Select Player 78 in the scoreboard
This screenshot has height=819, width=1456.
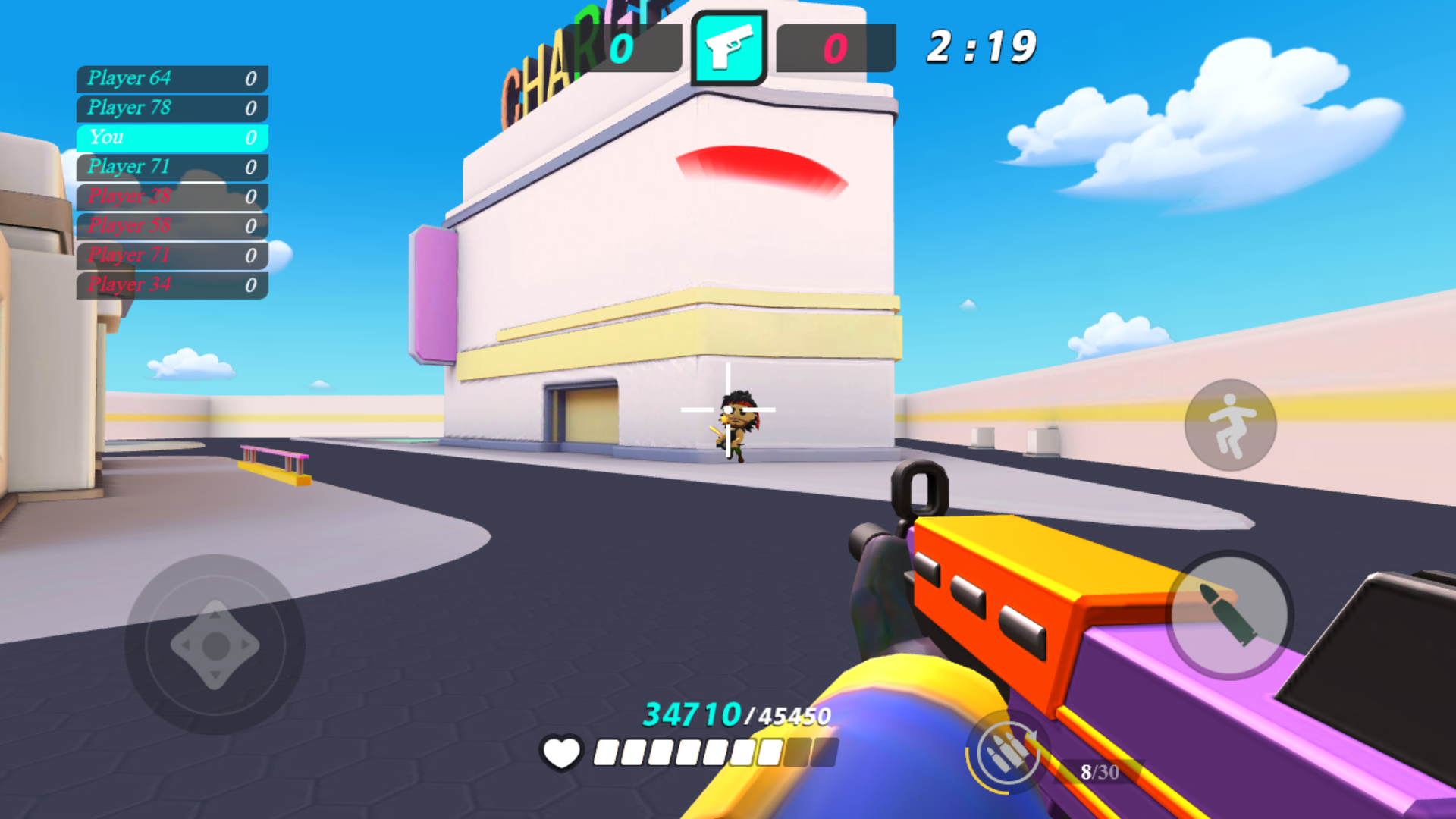tap(171, 108)
